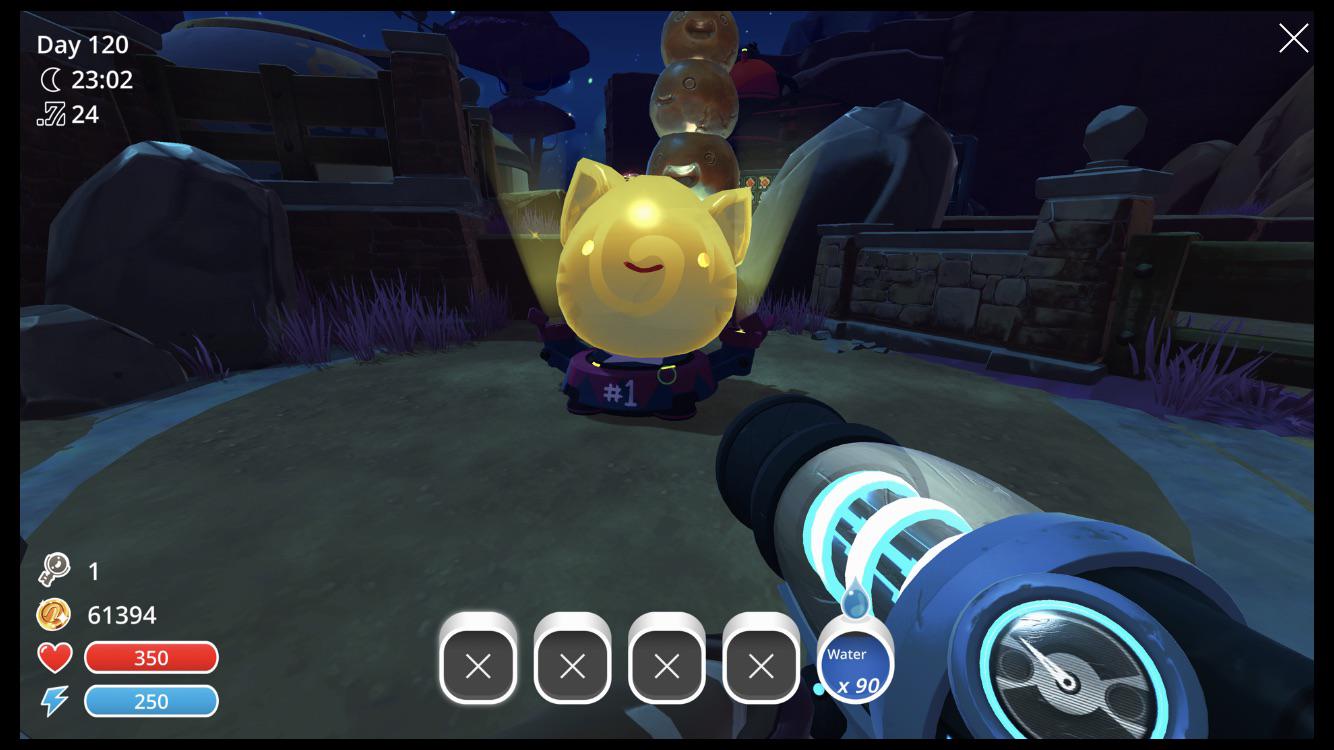Click the slot selection dot beside Water
1334x750 pixels.
820,688
